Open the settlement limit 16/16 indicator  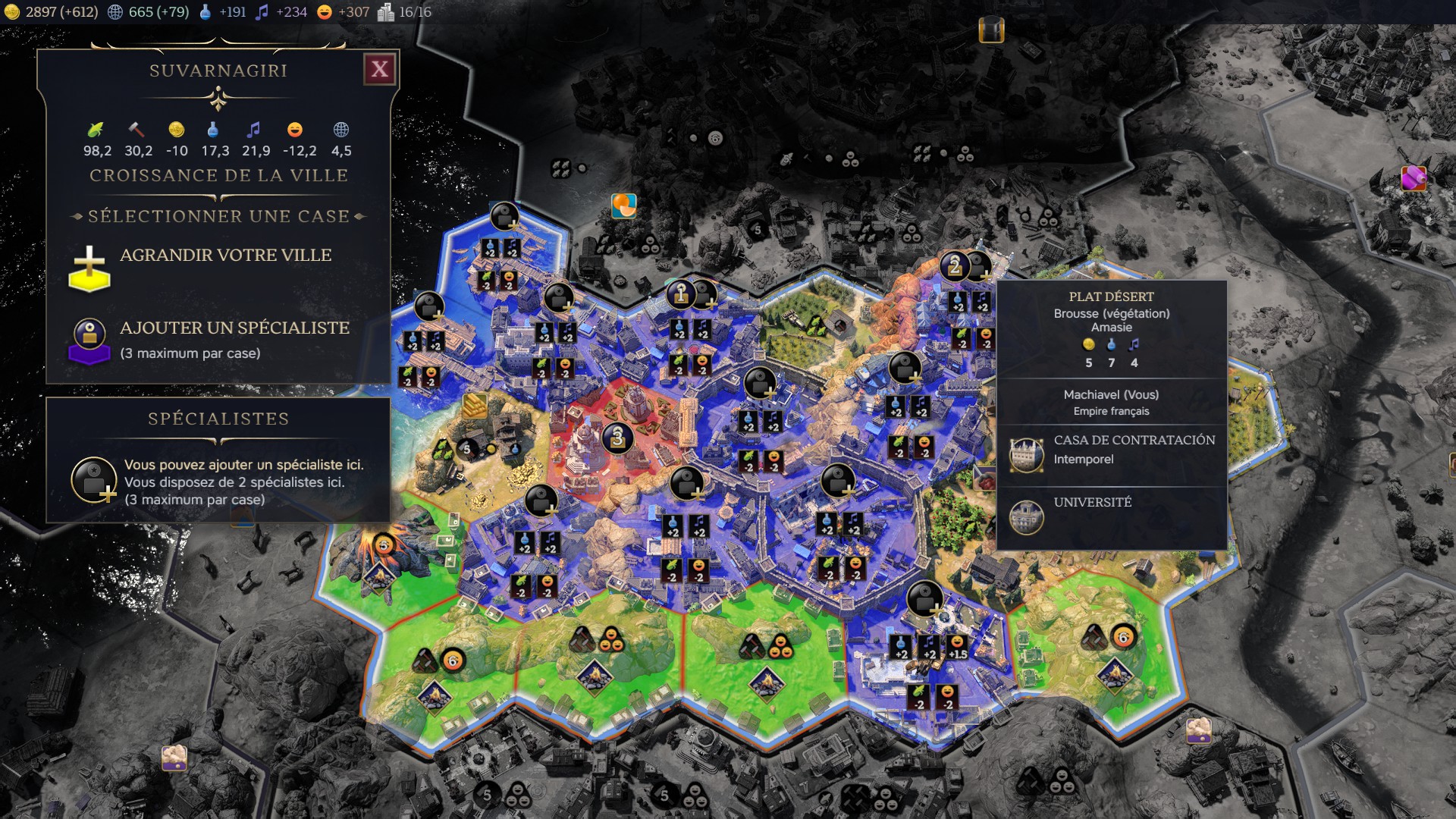tap(405, 12)
